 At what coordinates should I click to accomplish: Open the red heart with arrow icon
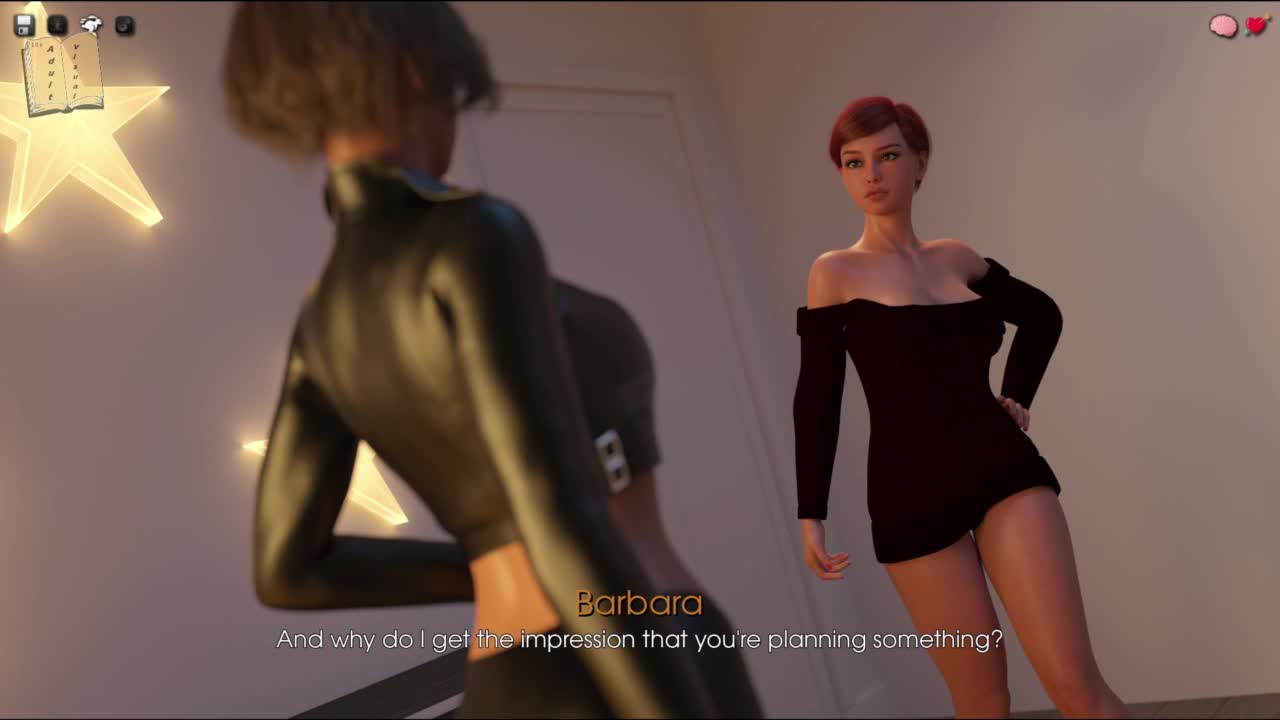point(1257,26)
